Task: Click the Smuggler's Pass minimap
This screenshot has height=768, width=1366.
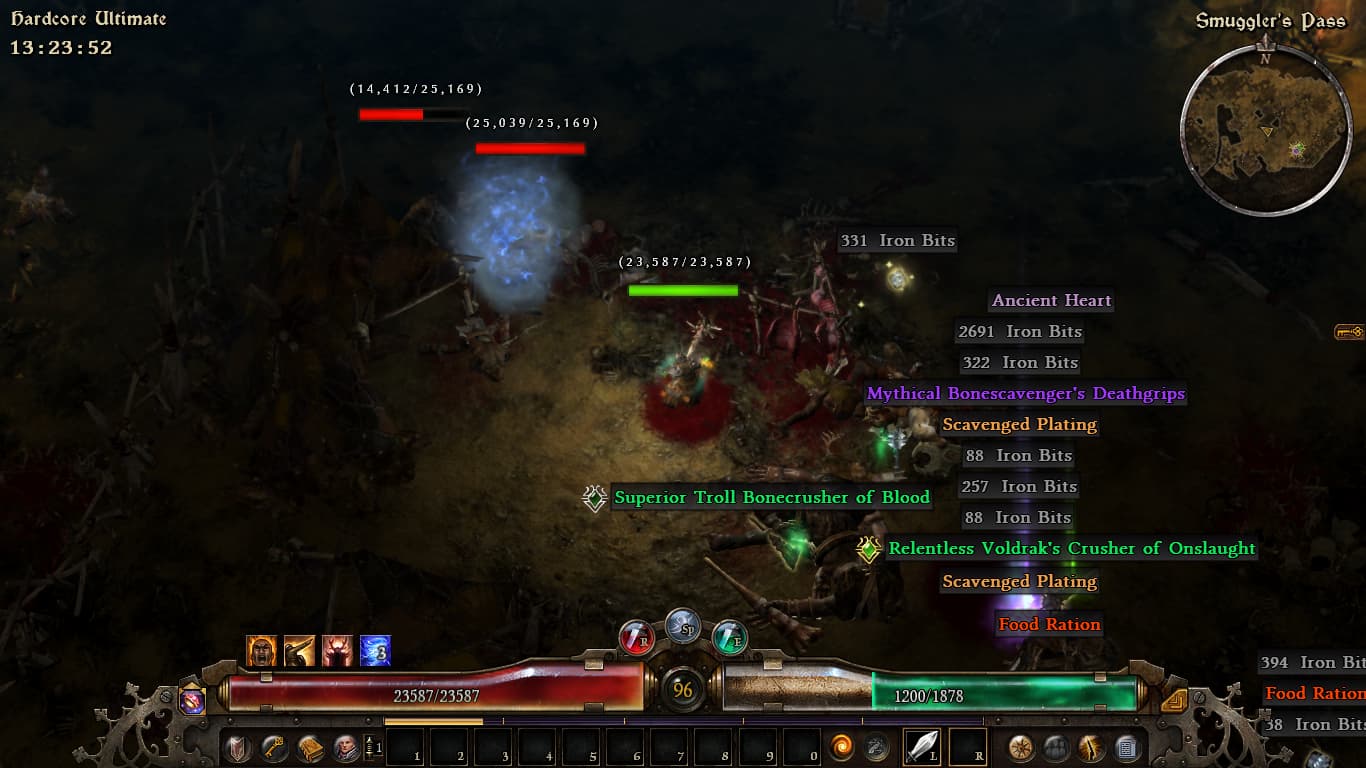Action: point(1266,130)
